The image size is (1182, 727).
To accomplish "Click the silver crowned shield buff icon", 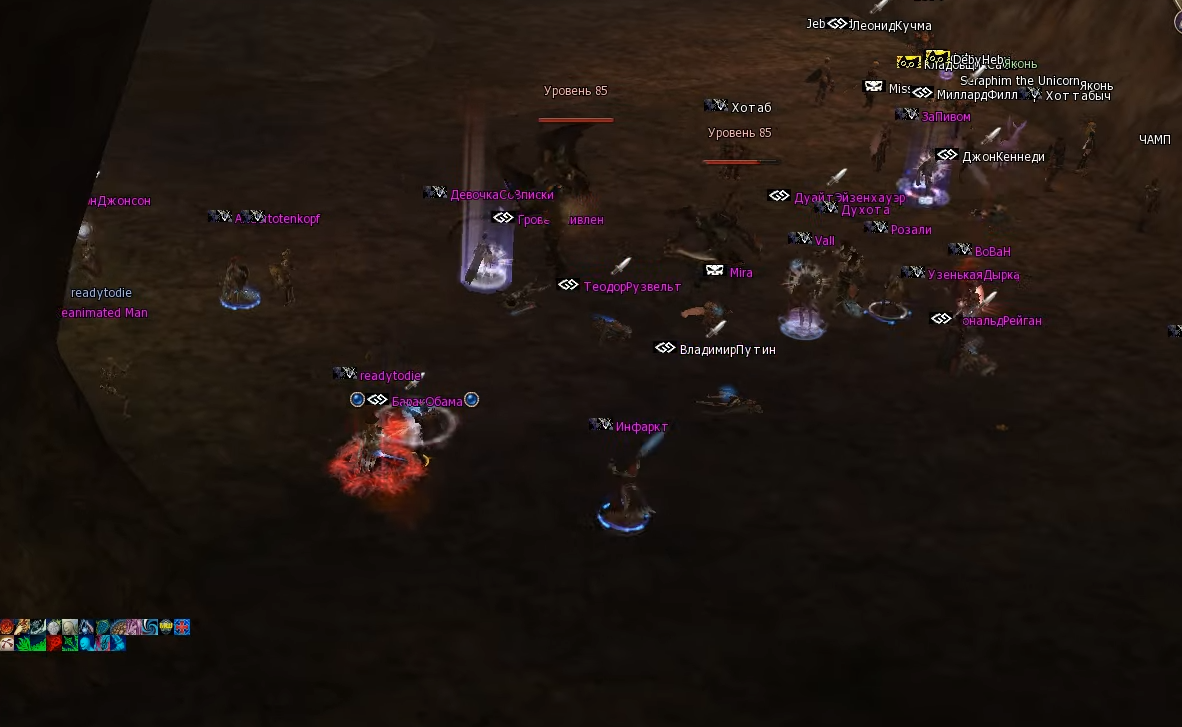I will (54, 627).
